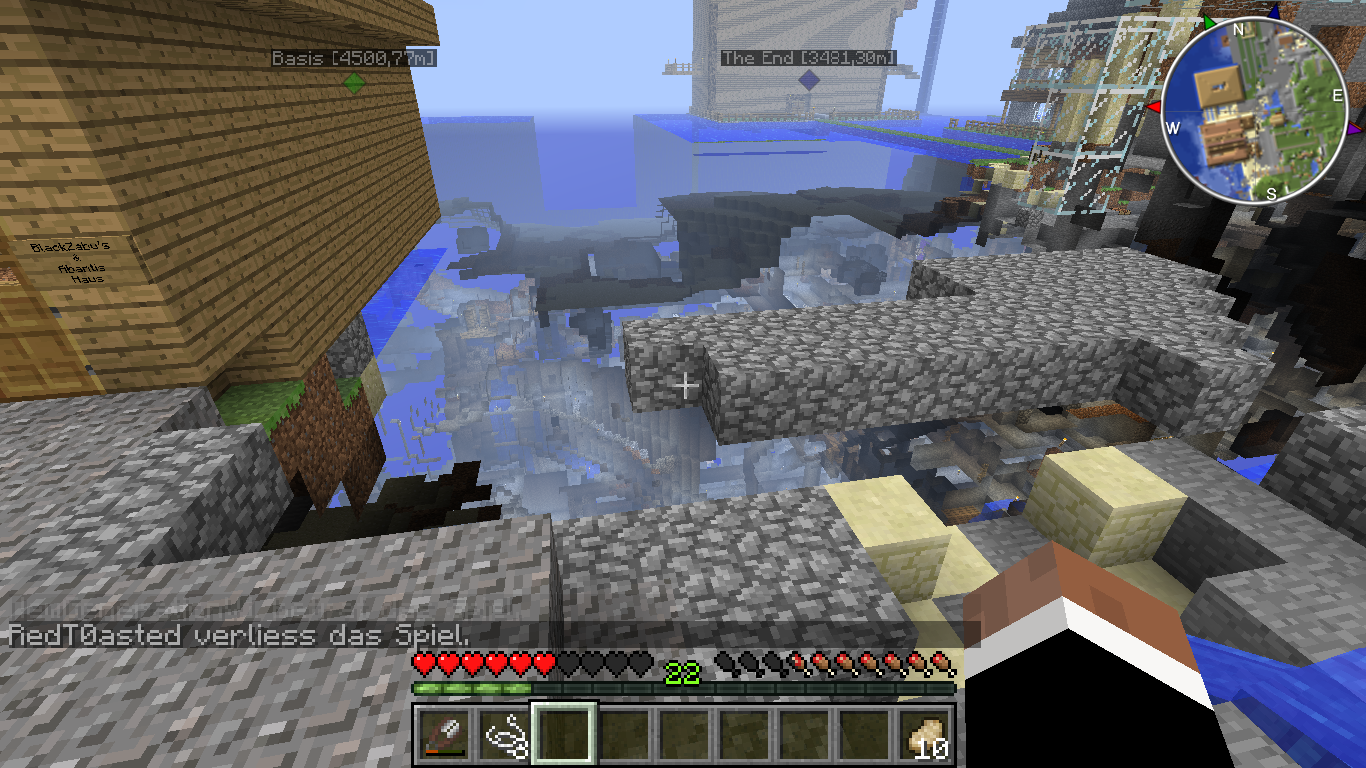Click the highlighted empty hotbar slot
The height and width of the screenshot is (768, 1366).
[565, 737]
